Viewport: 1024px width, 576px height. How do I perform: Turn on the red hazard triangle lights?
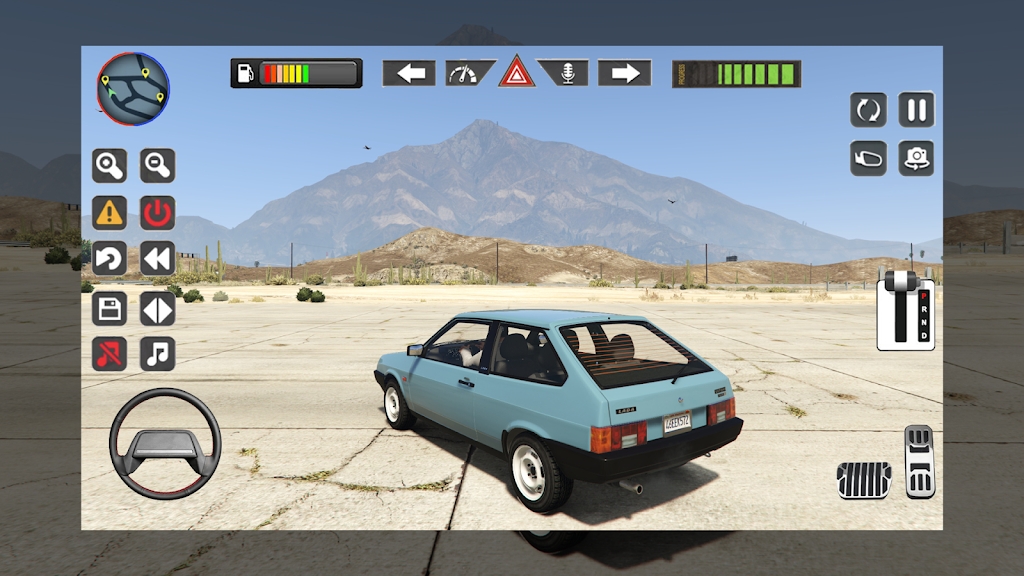pyautogui.click(x=517, y=73)
